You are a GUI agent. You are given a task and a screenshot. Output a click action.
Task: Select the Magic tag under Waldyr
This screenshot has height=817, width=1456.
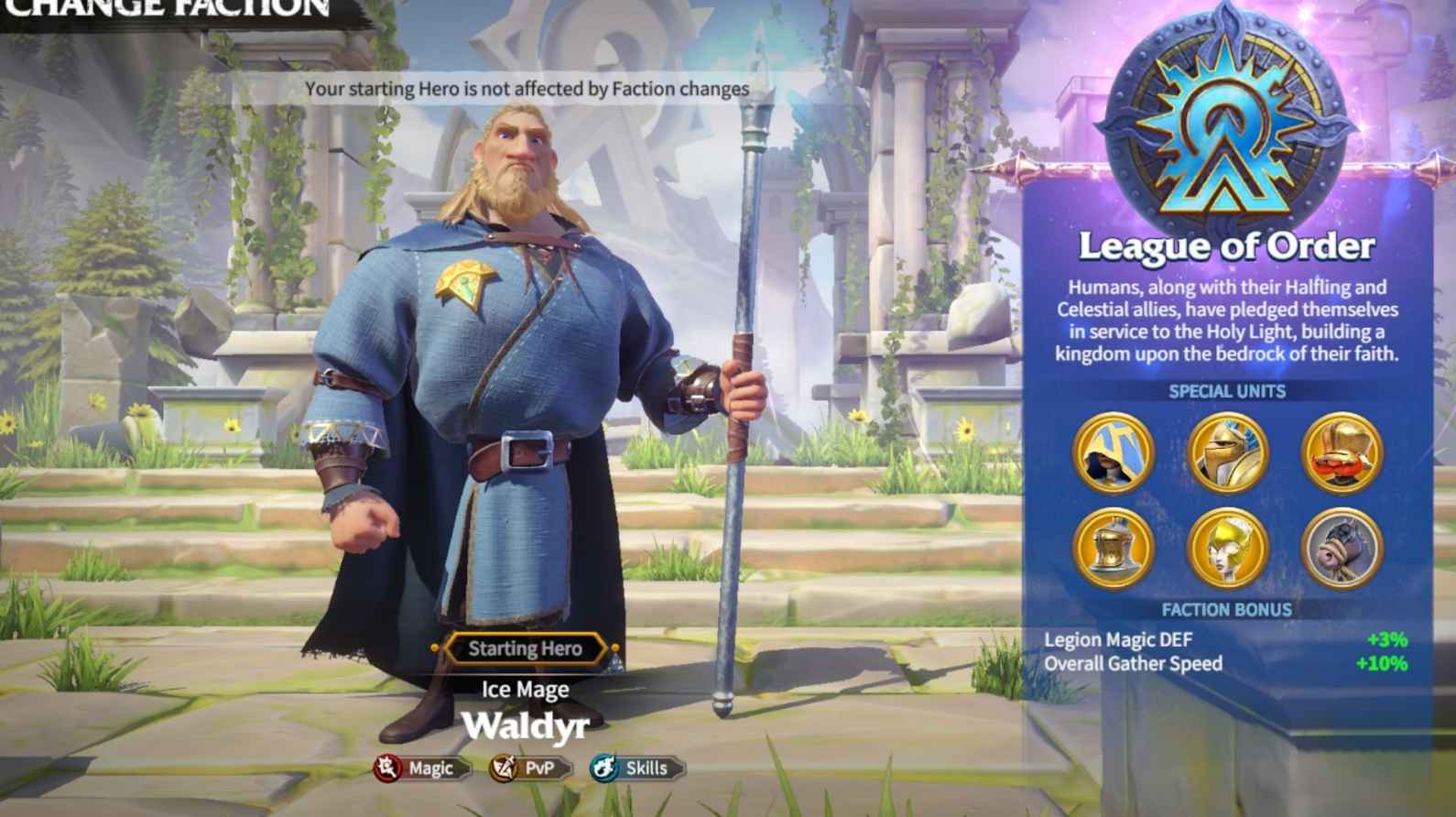tap(430, 768)
